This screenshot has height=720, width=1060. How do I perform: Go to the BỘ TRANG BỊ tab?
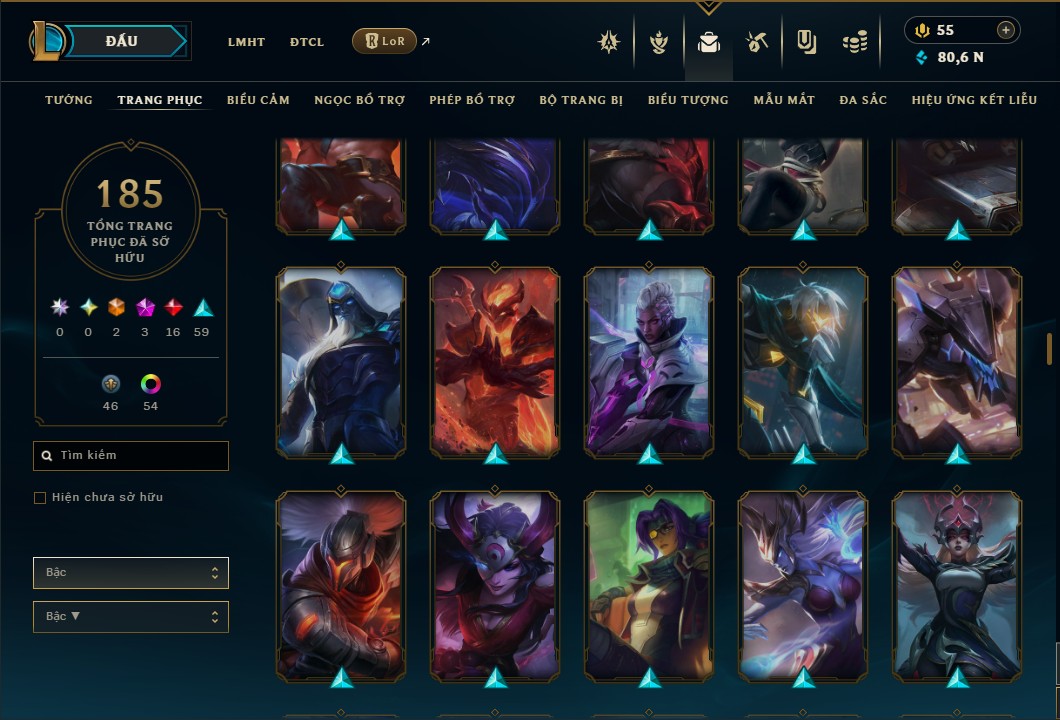(x=581, y=100)
